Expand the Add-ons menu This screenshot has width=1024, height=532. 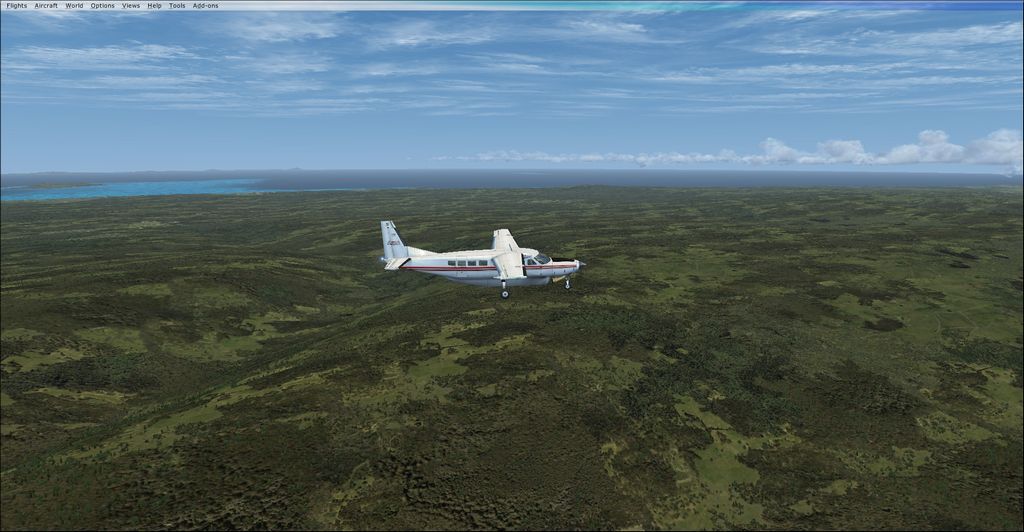tap(205, 6)
